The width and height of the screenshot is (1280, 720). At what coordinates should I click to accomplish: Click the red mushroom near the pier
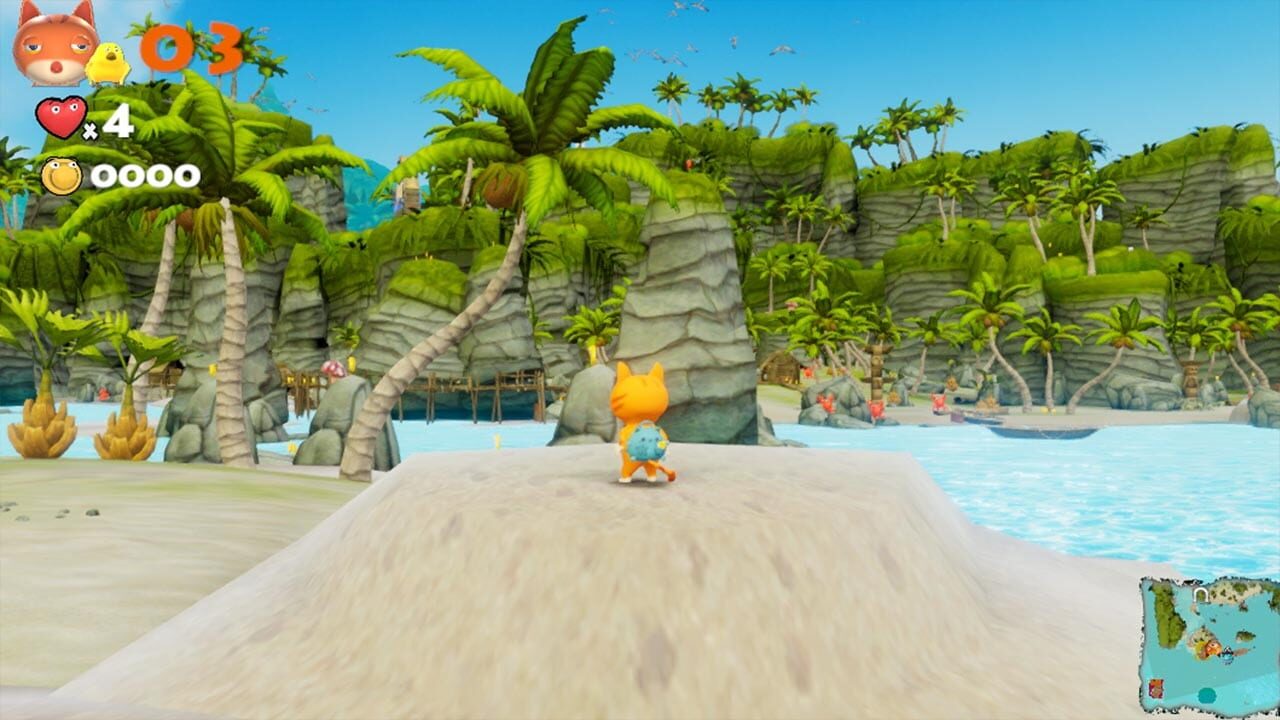333,370
